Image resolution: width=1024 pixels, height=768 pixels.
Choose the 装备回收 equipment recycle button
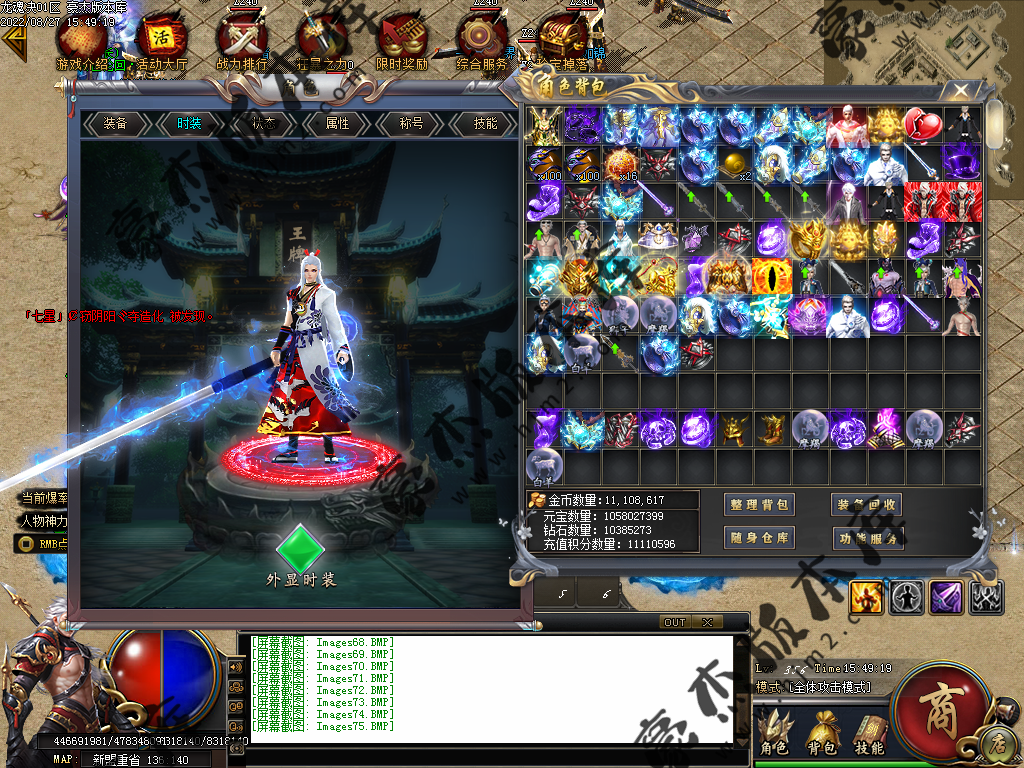(x=867, y=505)
